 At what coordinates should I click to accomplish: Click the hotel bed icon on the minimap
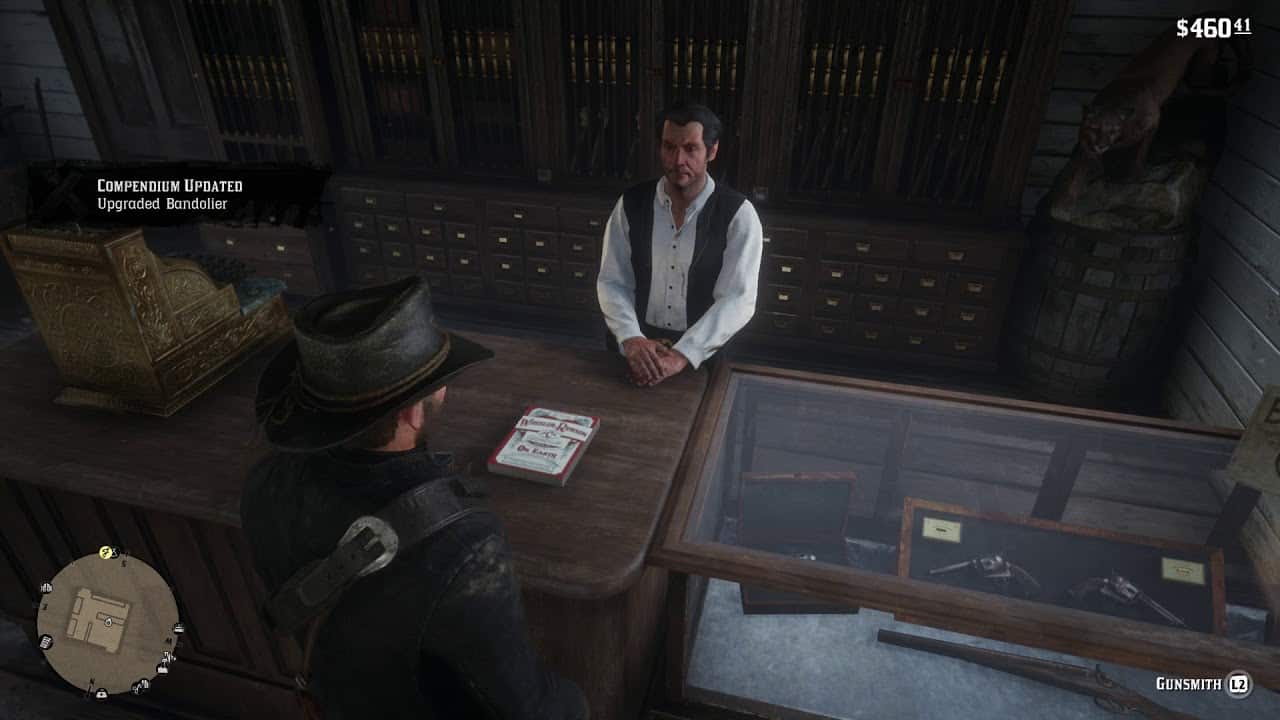pyautogui.click(x=179, y=628)
